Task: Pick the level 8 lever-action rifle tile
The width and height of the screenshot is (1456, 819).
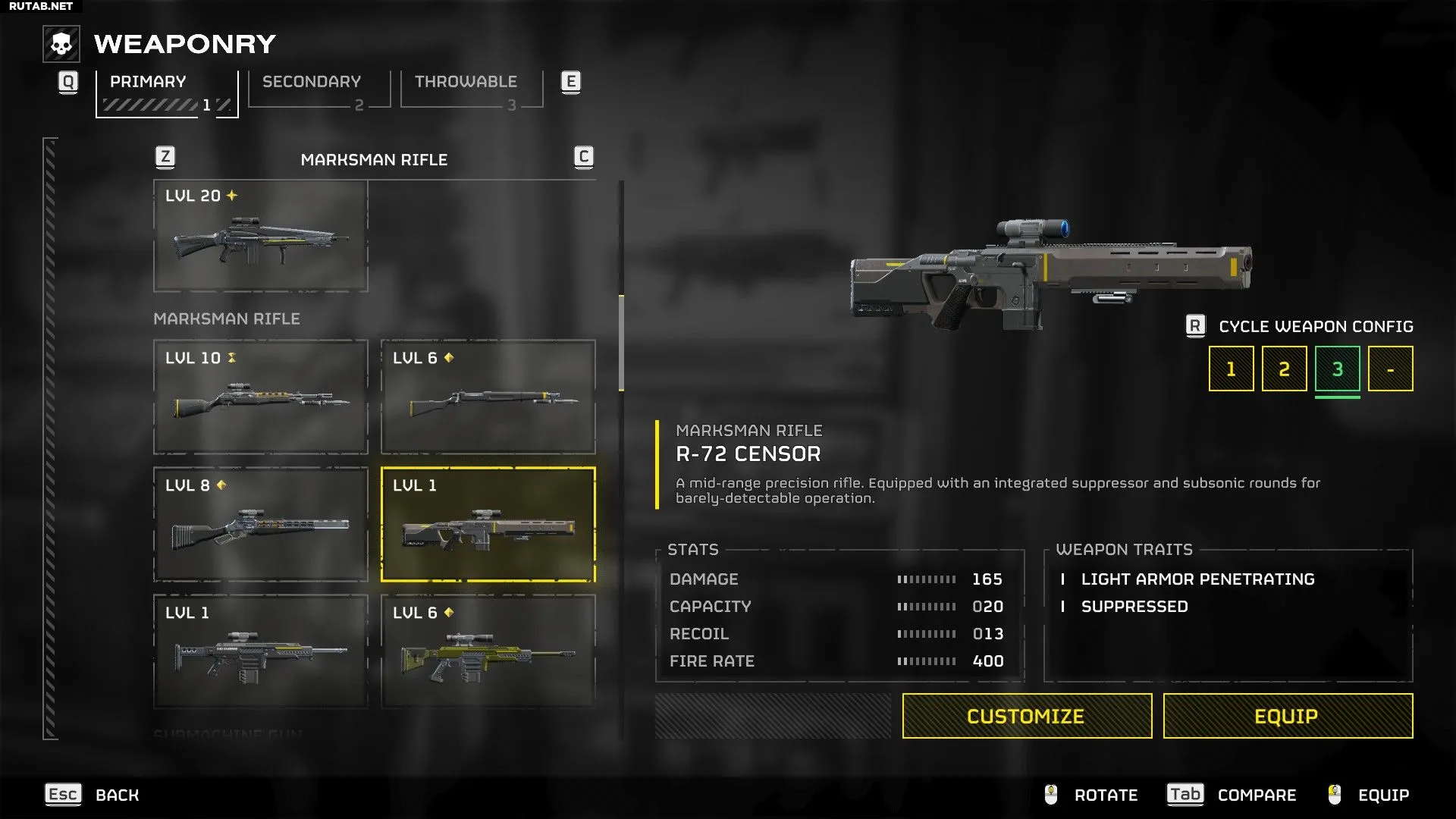Action: pyautogui.click(x=260, y=524)
